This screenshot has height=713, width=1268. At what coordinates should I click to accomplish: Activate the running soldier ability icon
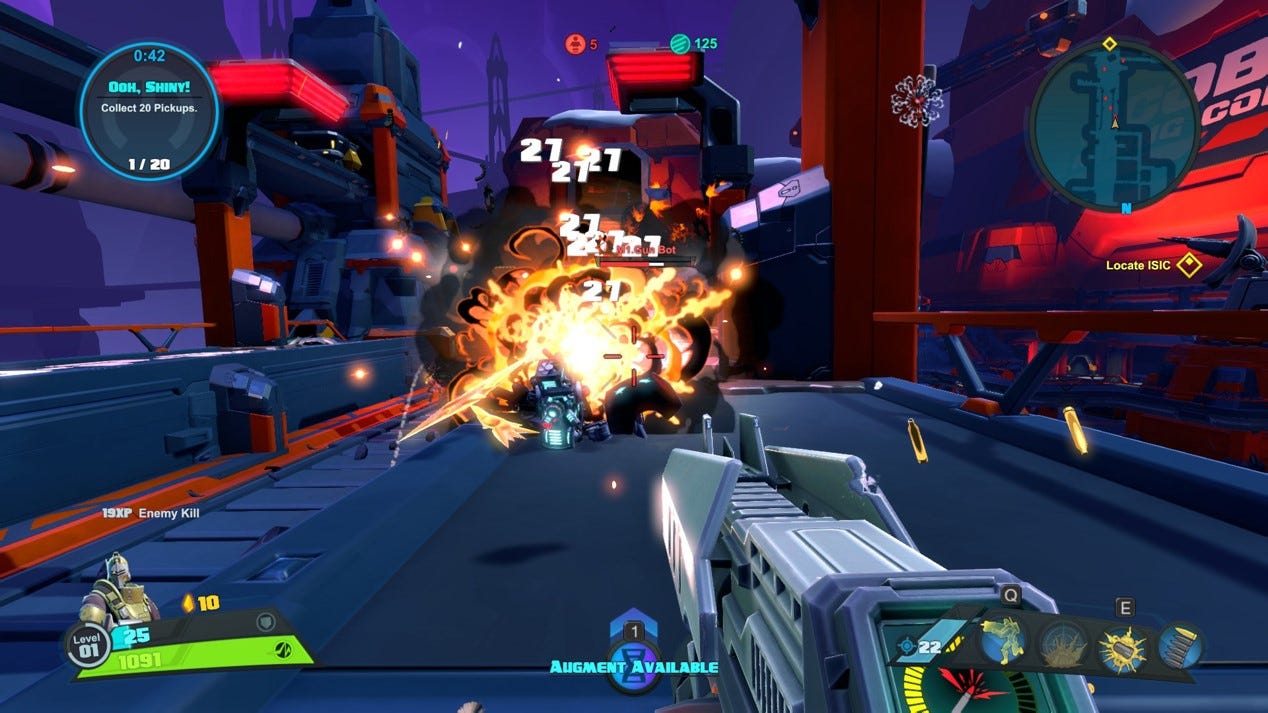1002,641
